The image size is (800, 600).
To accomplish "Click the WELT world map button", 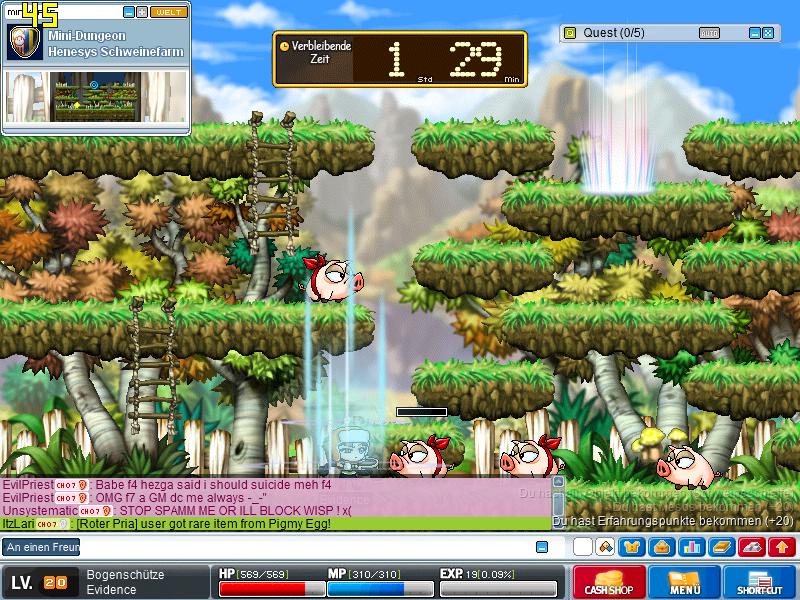I will [167, 12].
